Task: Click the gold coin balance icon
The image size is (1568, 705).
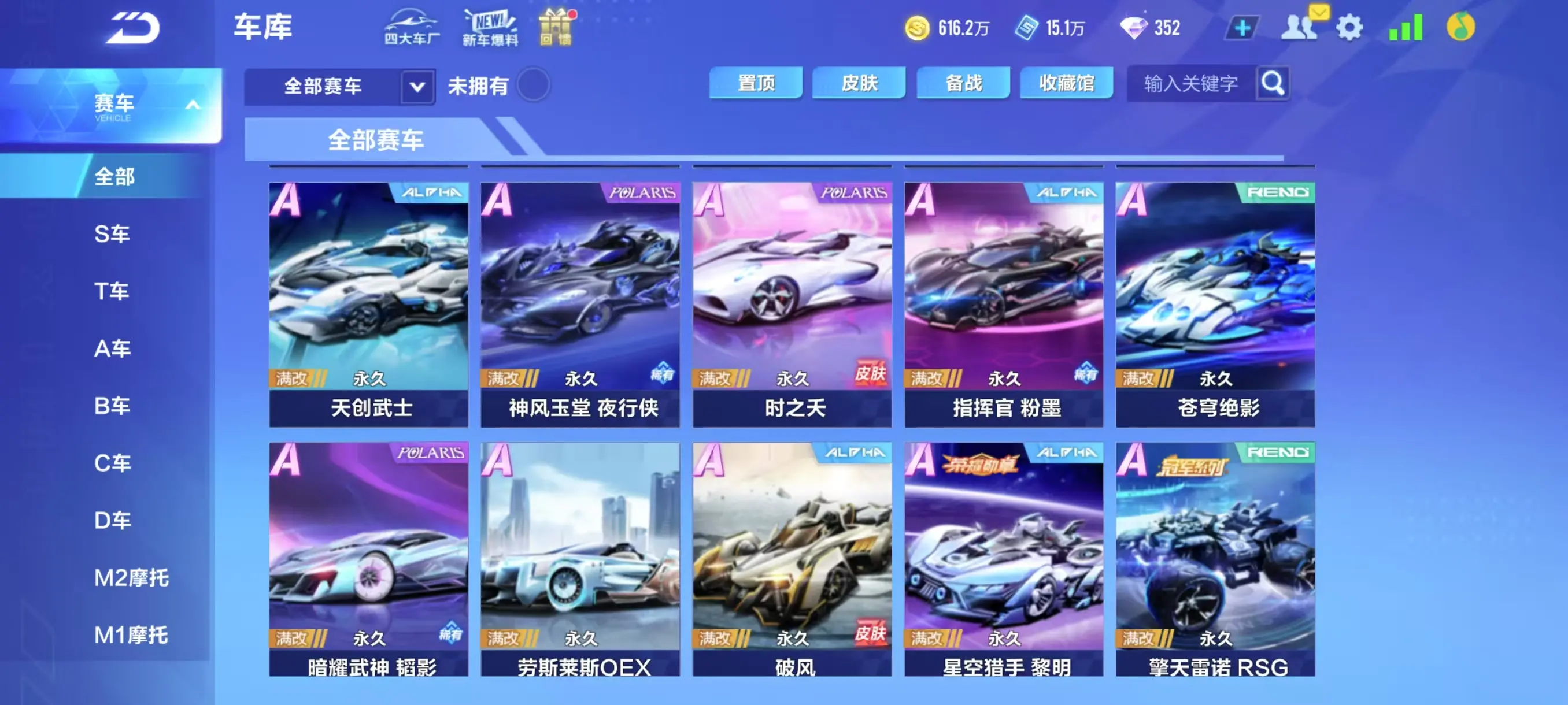Action: pyautogui.click(x=919, y=27)
